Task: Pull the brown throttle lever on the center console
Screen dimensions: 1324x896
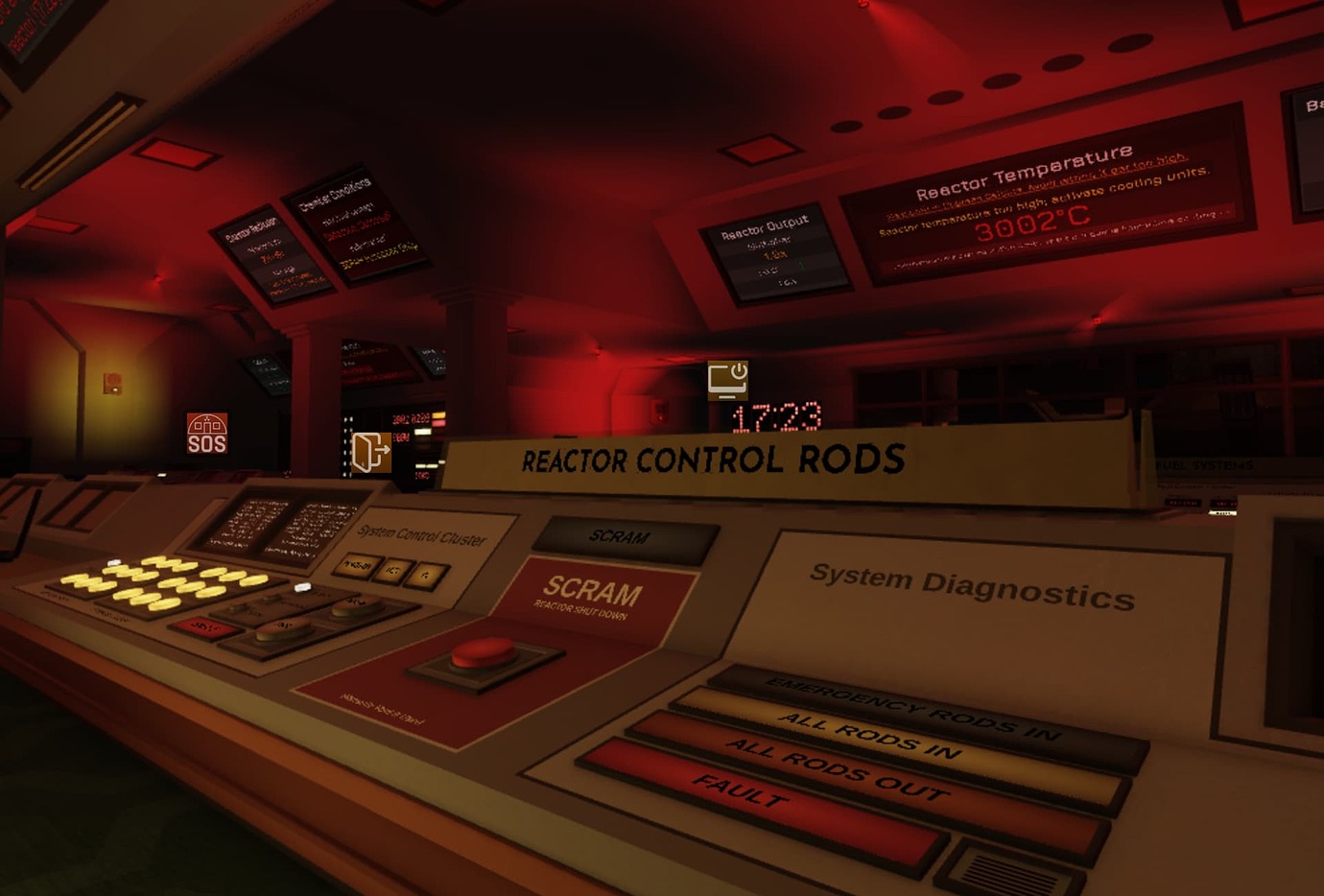Action: (x=283, y=628)
